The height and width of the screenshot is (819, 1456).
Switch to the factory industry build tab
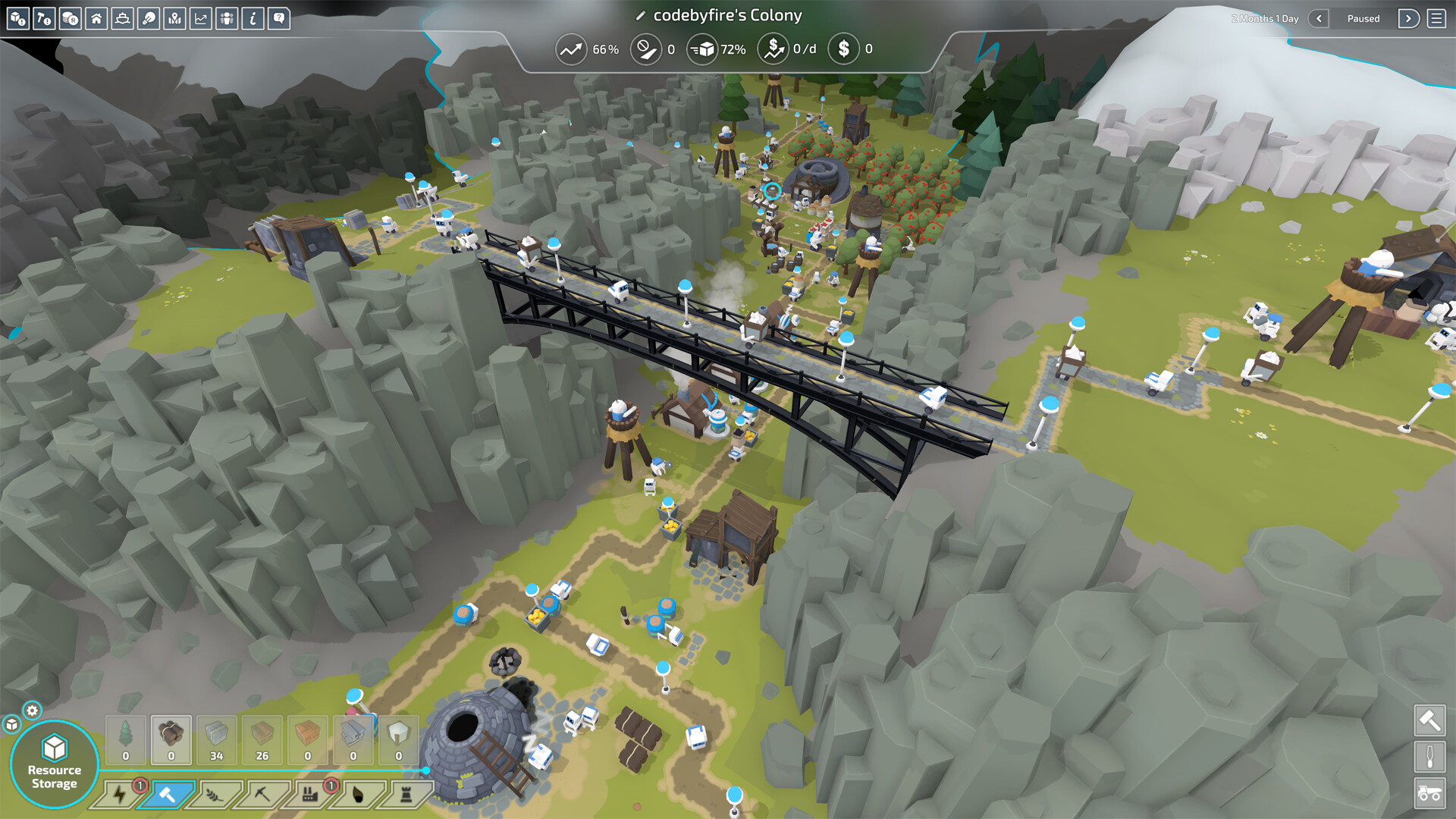pos(309,795)
